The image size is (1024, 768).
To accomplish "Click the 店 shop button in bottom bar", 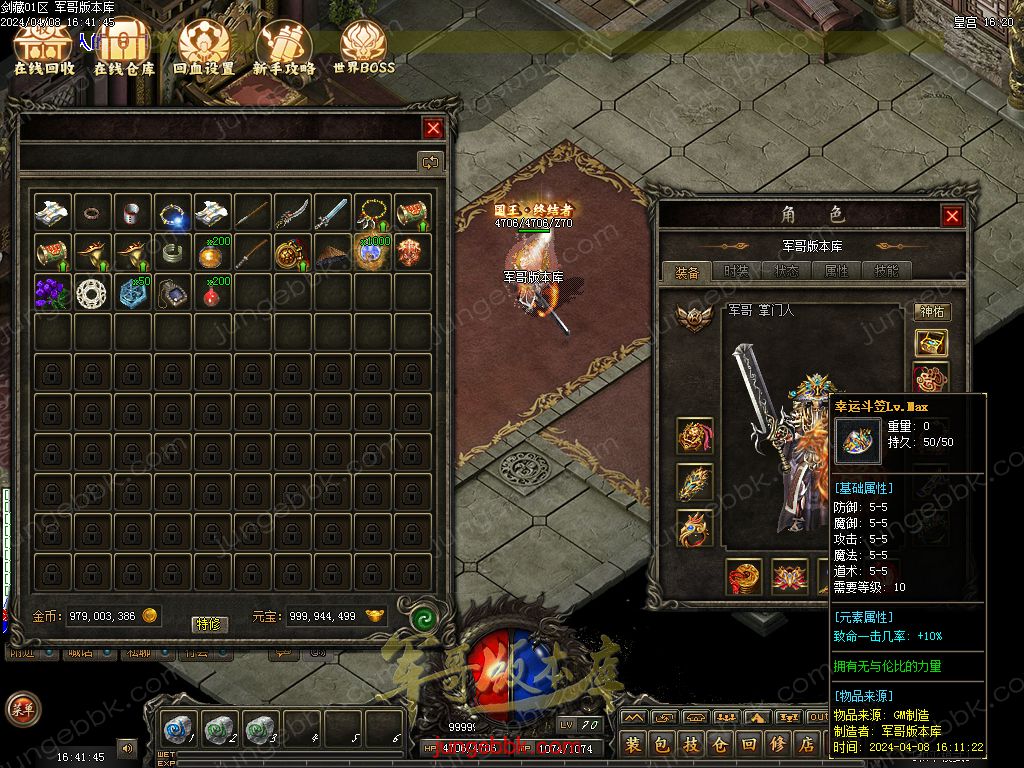I will (806, 744).
